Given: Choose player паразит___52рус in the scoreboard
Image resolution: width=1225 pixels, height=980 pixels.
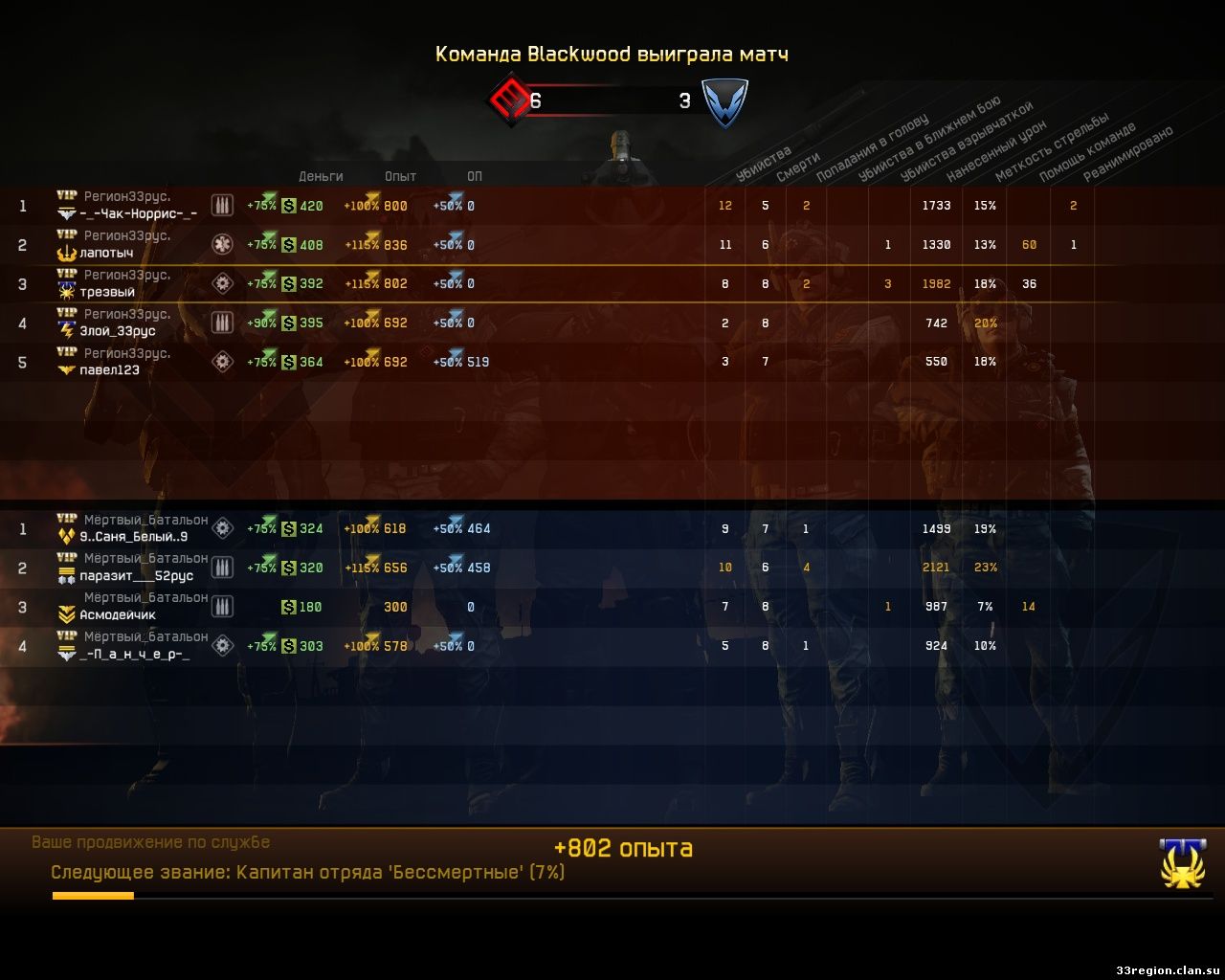Looking at the screenshot, I should (x=136, y=576).
